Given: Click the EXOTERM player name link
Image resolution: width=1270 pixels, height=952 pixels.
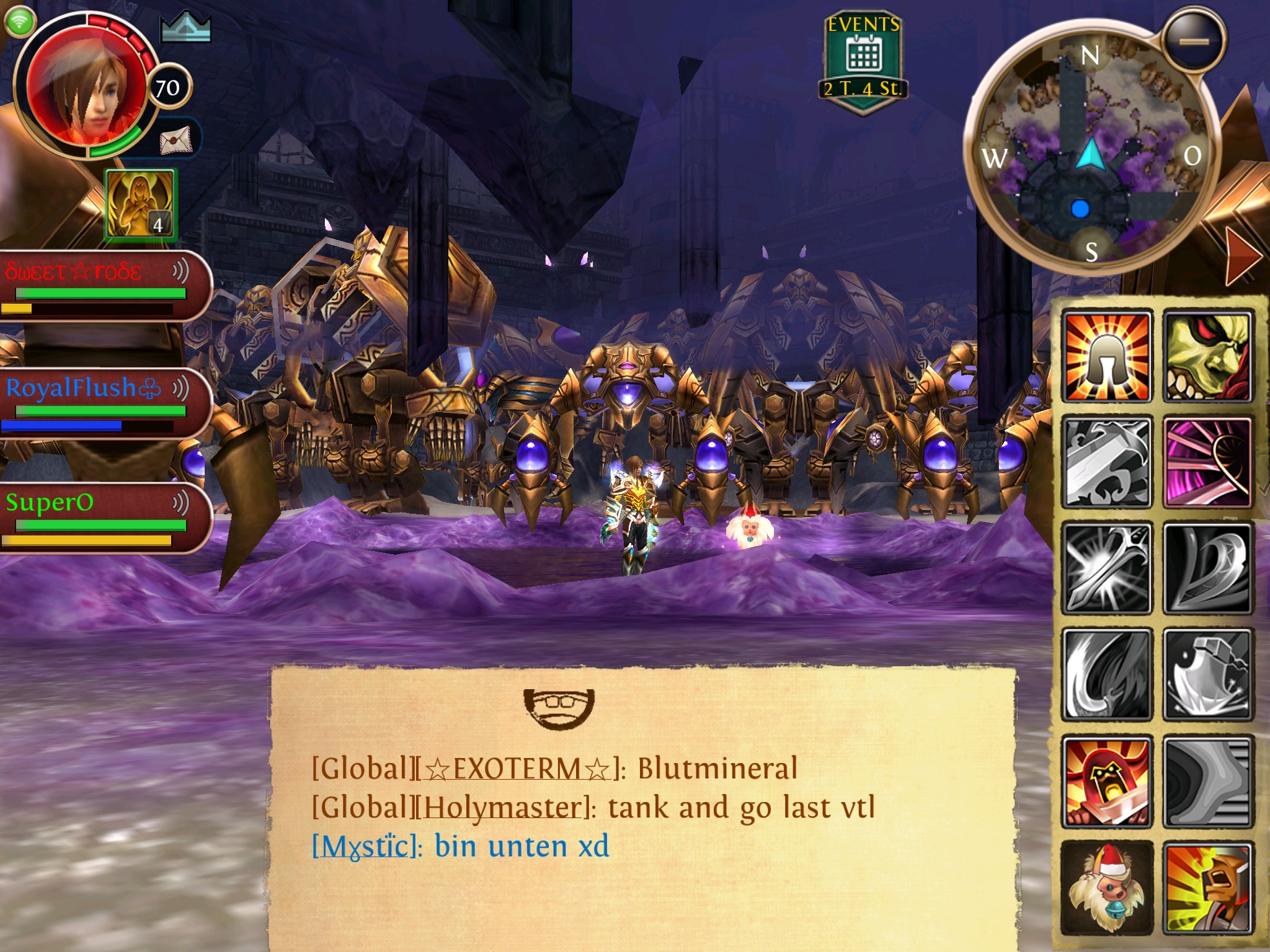Looking at the screenshot, I should (x=518, y=769).
